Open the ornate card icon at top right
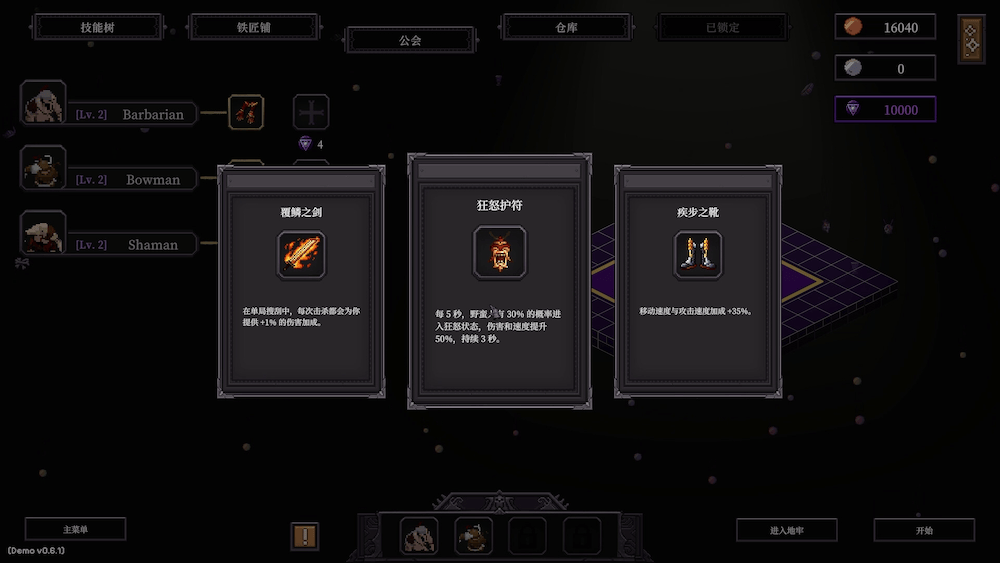 click(x=972, y=39)
